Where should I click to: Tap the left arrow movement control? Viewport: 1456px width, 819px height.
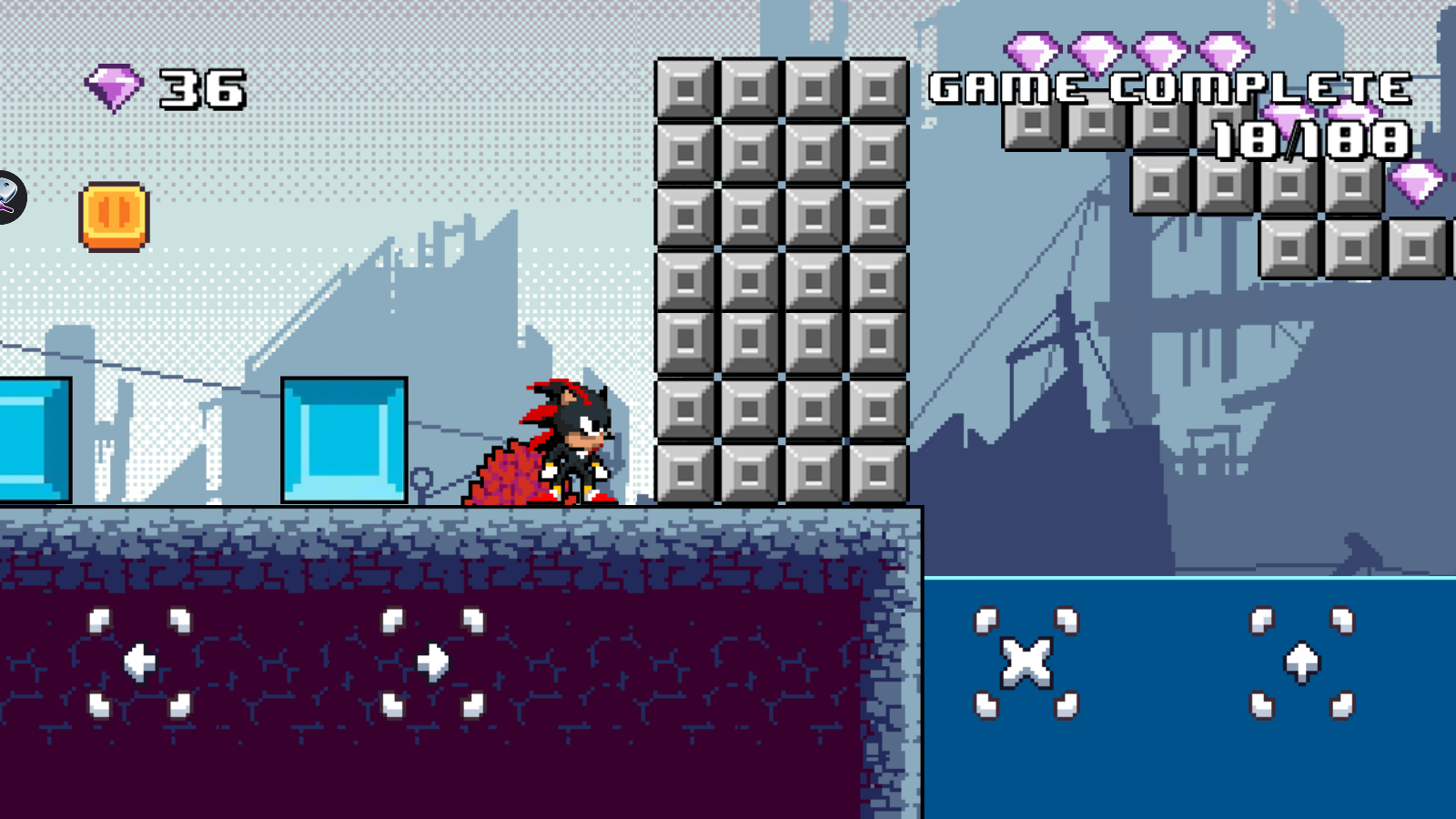[x=139, y=662]
